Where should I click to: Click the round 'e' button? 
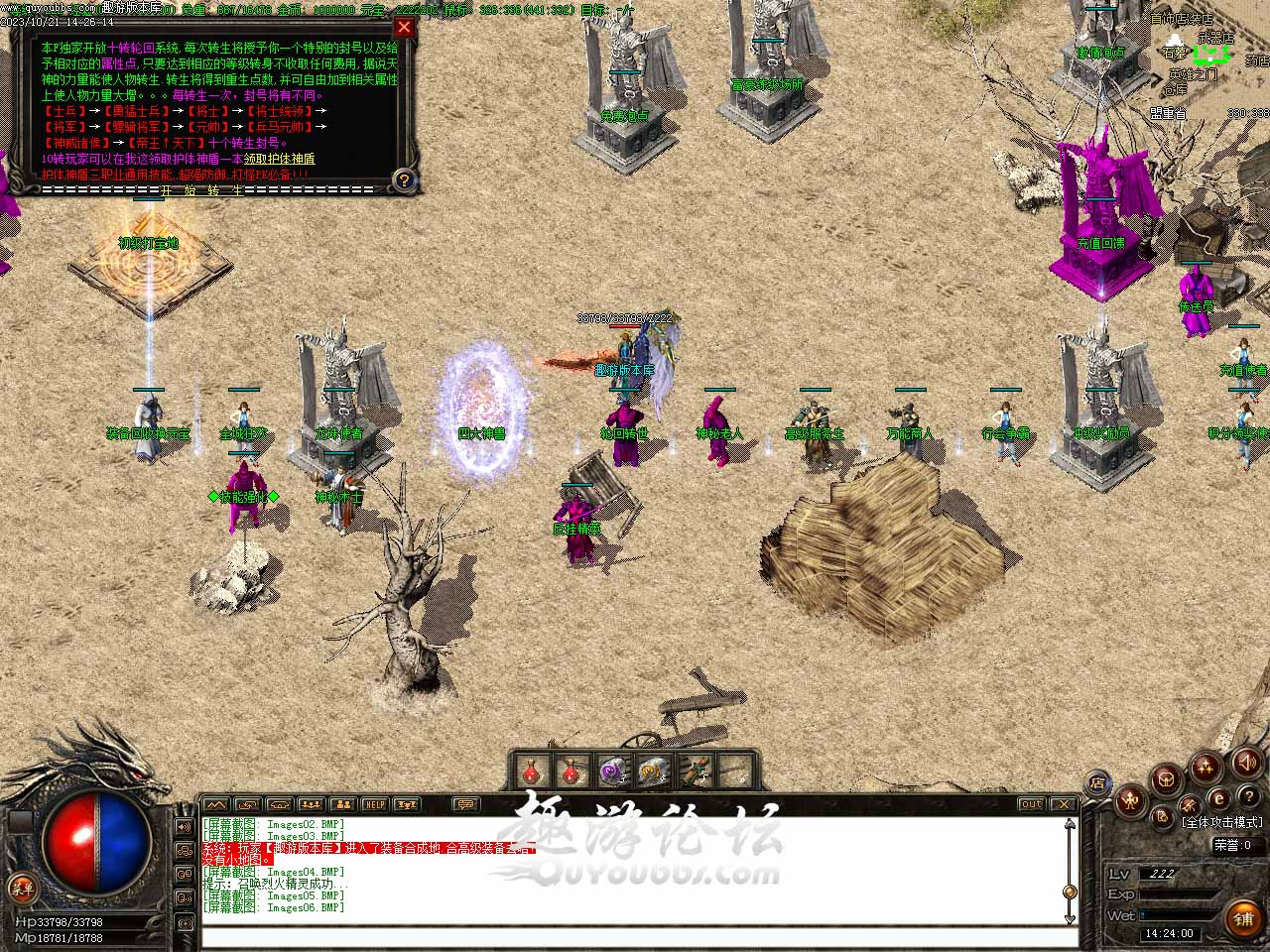(x=1219, y=799)
